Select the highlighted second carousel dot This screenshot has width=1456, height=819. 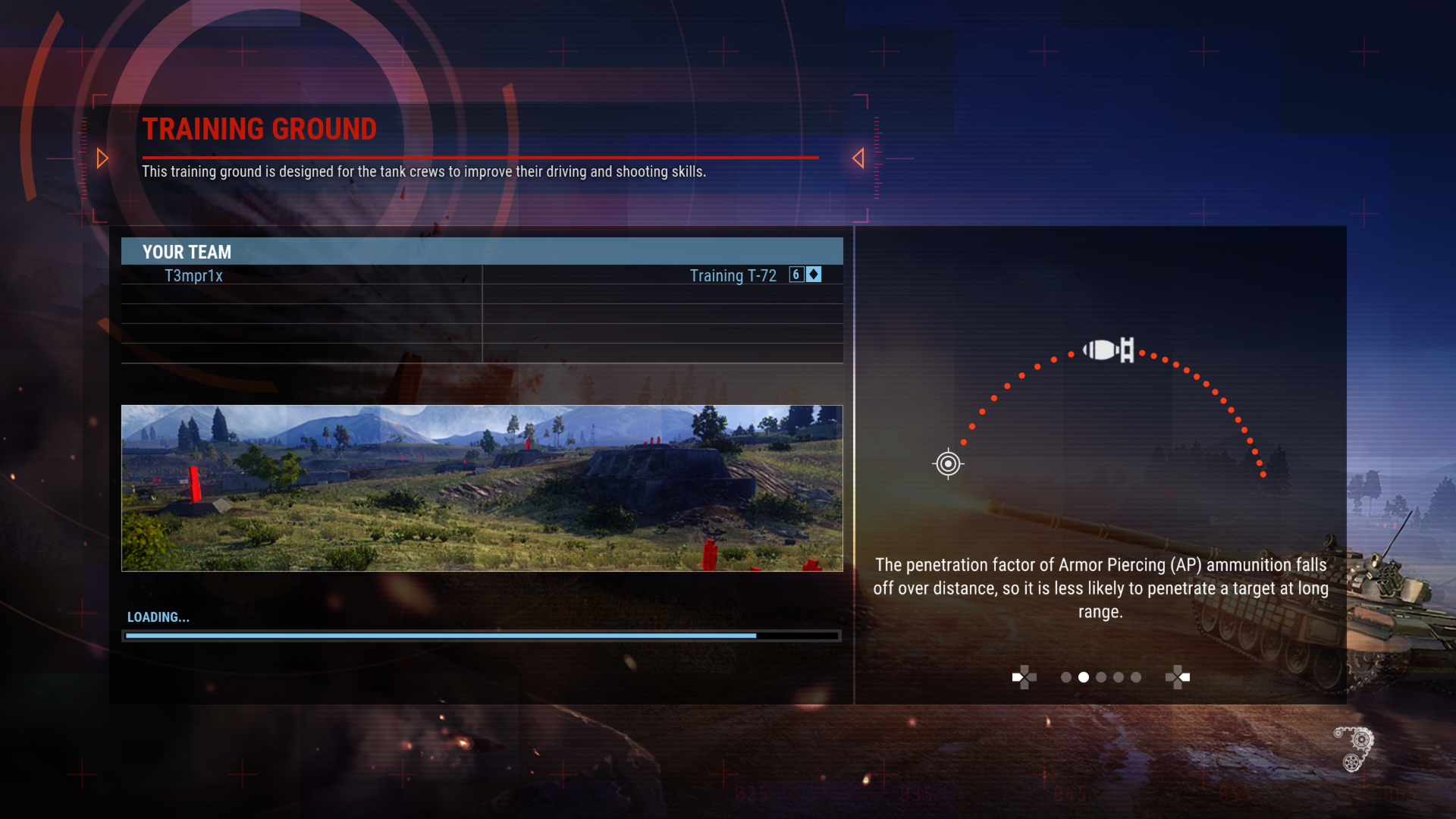(x=1083, y=677)
